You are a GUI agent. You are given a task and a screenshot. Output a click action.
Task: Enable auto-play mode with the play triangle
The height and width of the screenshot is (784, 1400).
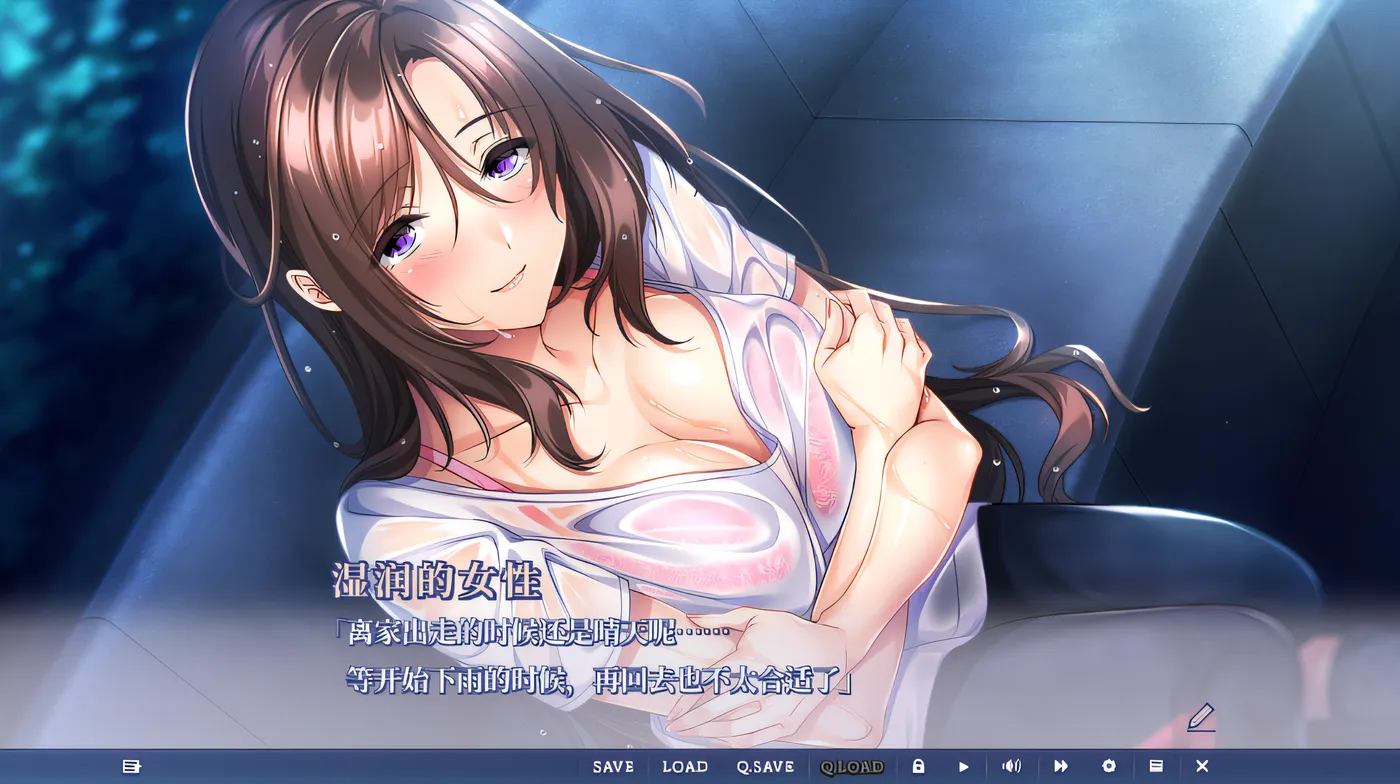pyautogui.click(x=962, y=764)
